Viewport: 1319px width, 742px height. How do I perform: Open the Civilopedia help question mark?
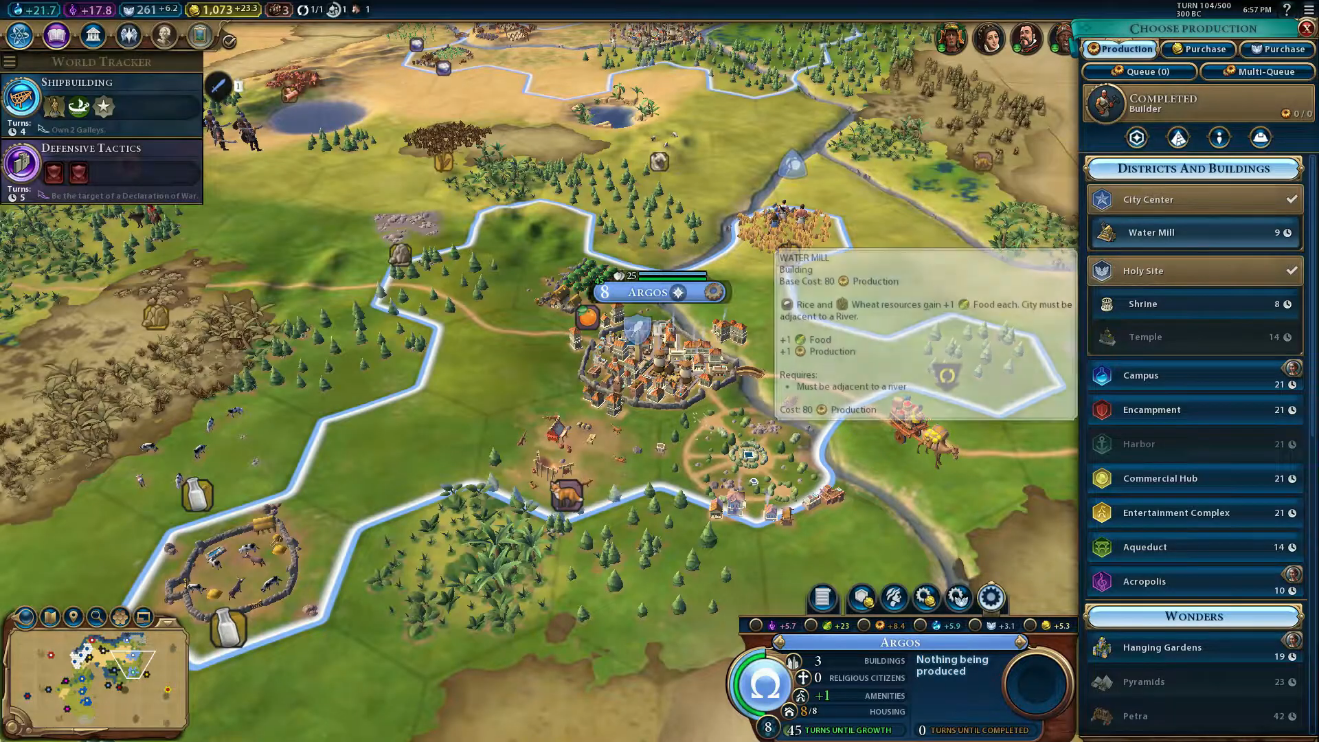tap(1286, 10)
